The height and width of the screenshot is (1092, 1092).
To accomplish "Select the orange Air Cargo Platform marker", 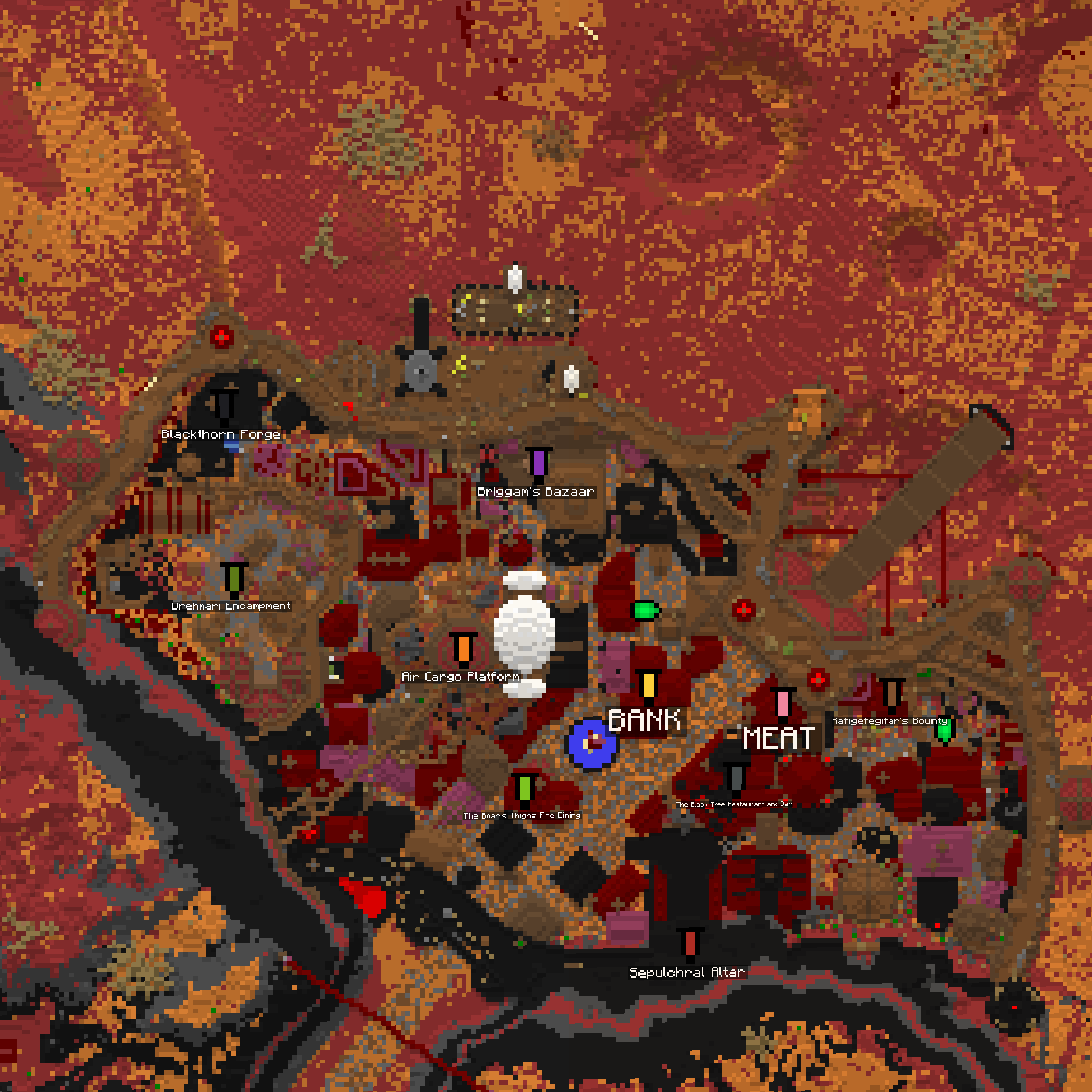I will [463, 648].
